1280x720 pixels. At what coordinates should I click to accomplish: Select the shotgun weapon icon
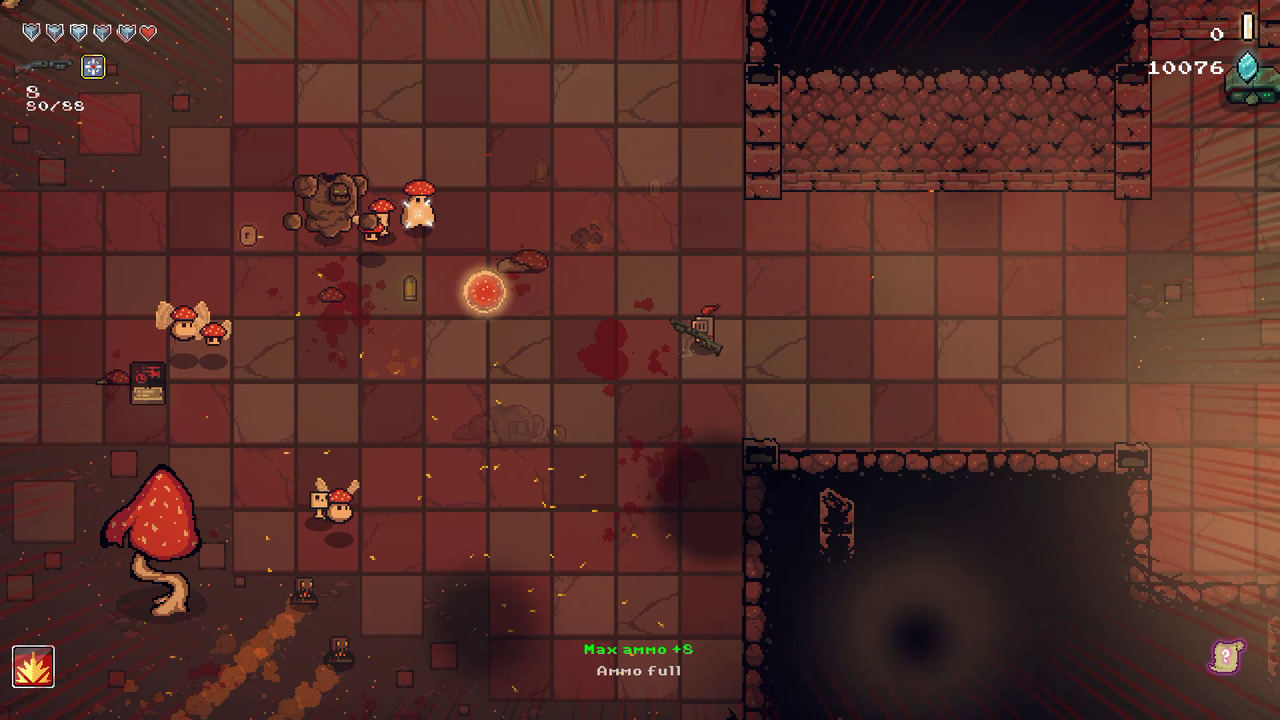click(45, 65)
